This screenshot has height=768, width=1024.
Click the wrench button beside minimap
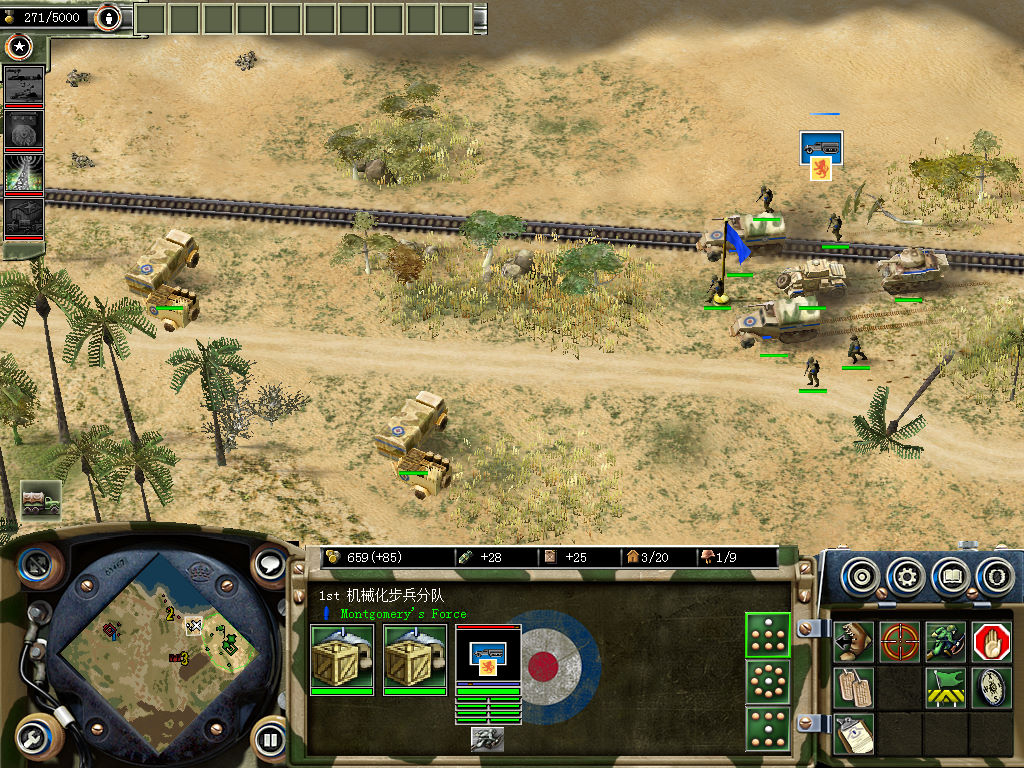click(x=38, y=739)
